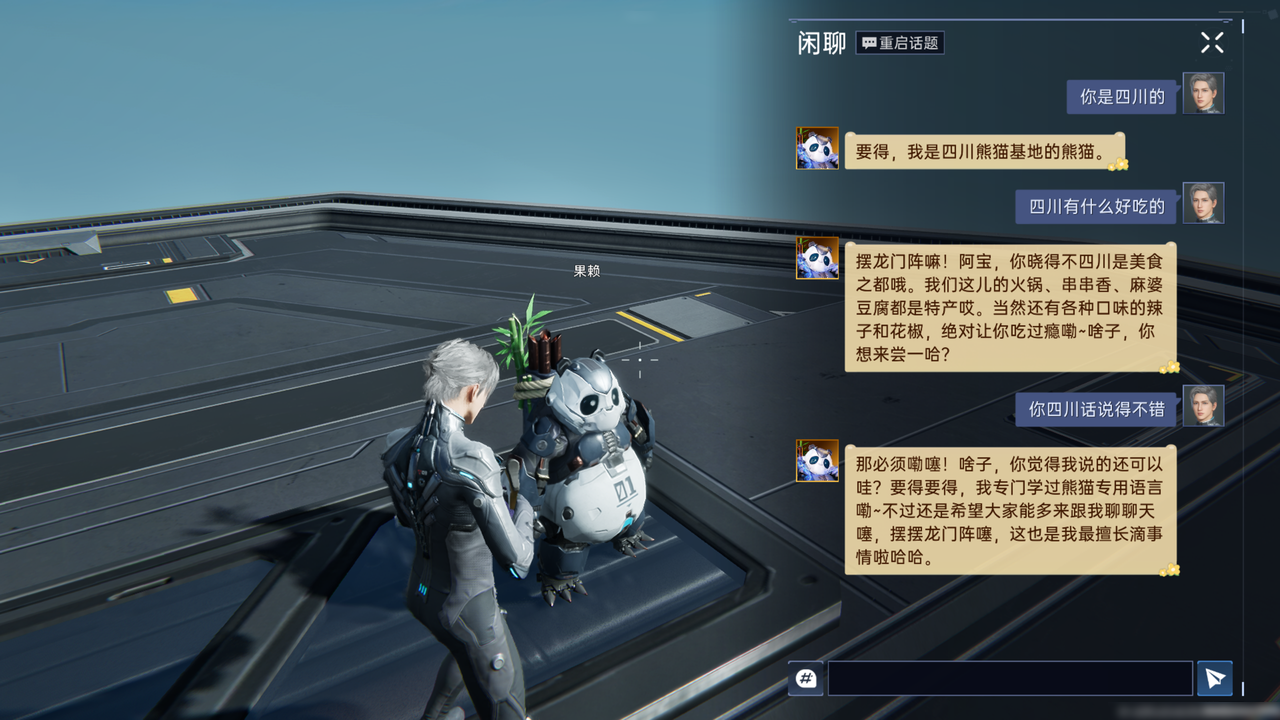Click the player avatar next to 你四川话说得不错
This screenshot has width=1280, height=720.
click(x=1204, y=406)
